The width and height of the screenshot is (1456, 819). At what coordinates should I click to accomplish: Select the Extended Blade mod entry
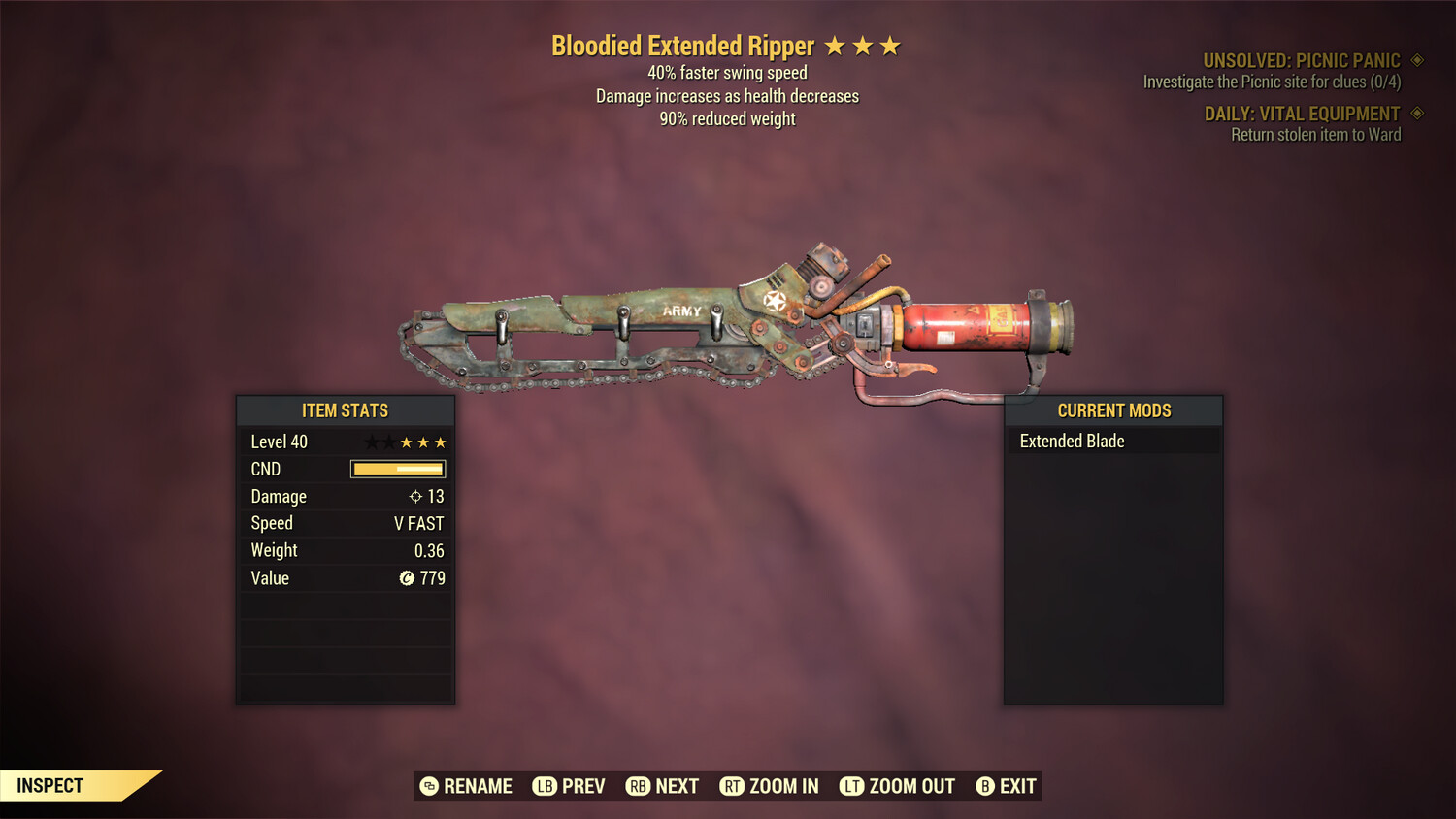point(1072,441)
